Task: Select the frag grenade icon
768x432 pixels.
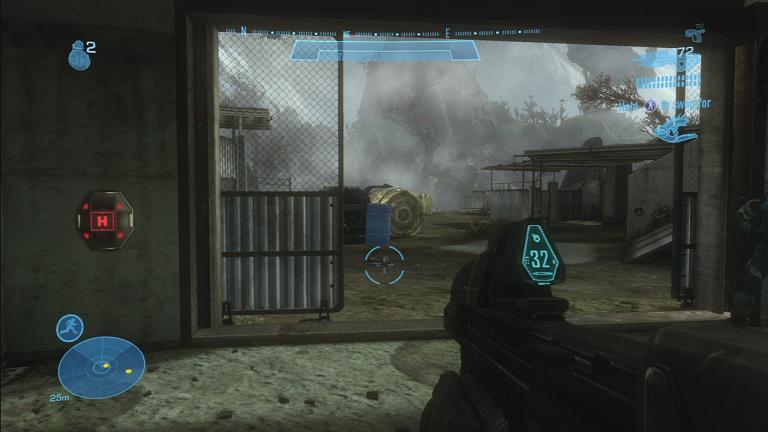Action: point(78,54)
